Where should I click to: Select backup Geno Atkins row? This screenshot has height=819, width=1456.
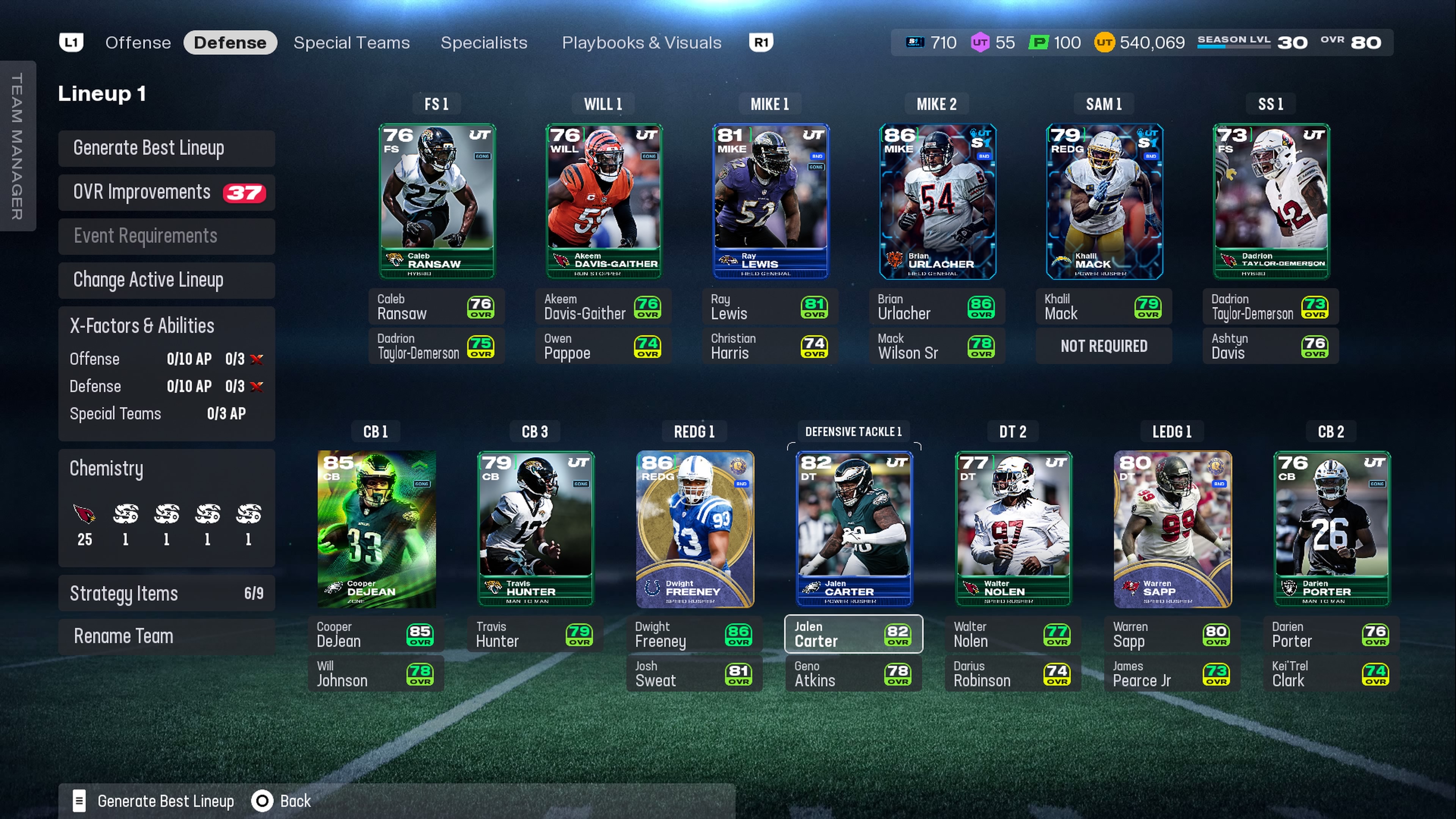click(x=854, y=674)
